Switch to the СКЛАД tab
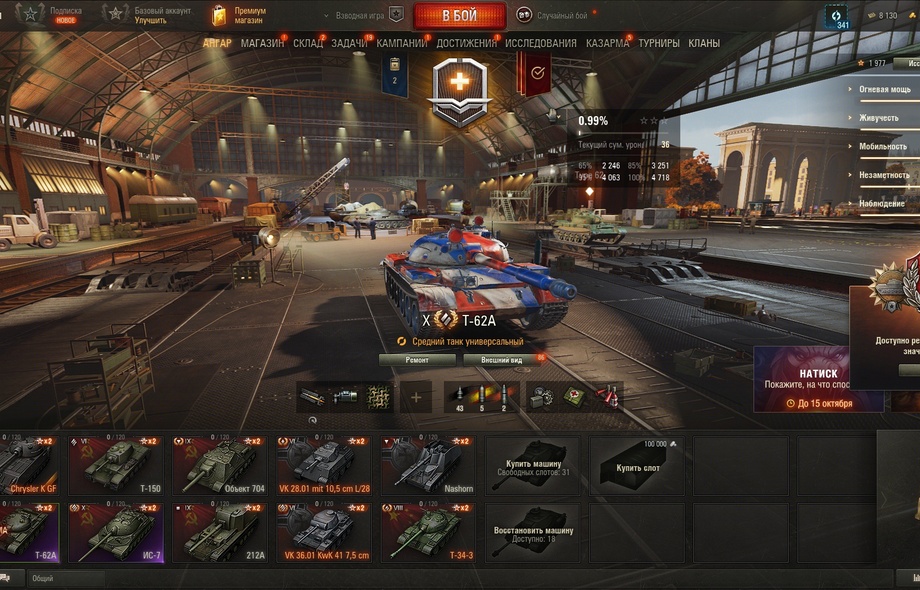 [x=308, y=43]
